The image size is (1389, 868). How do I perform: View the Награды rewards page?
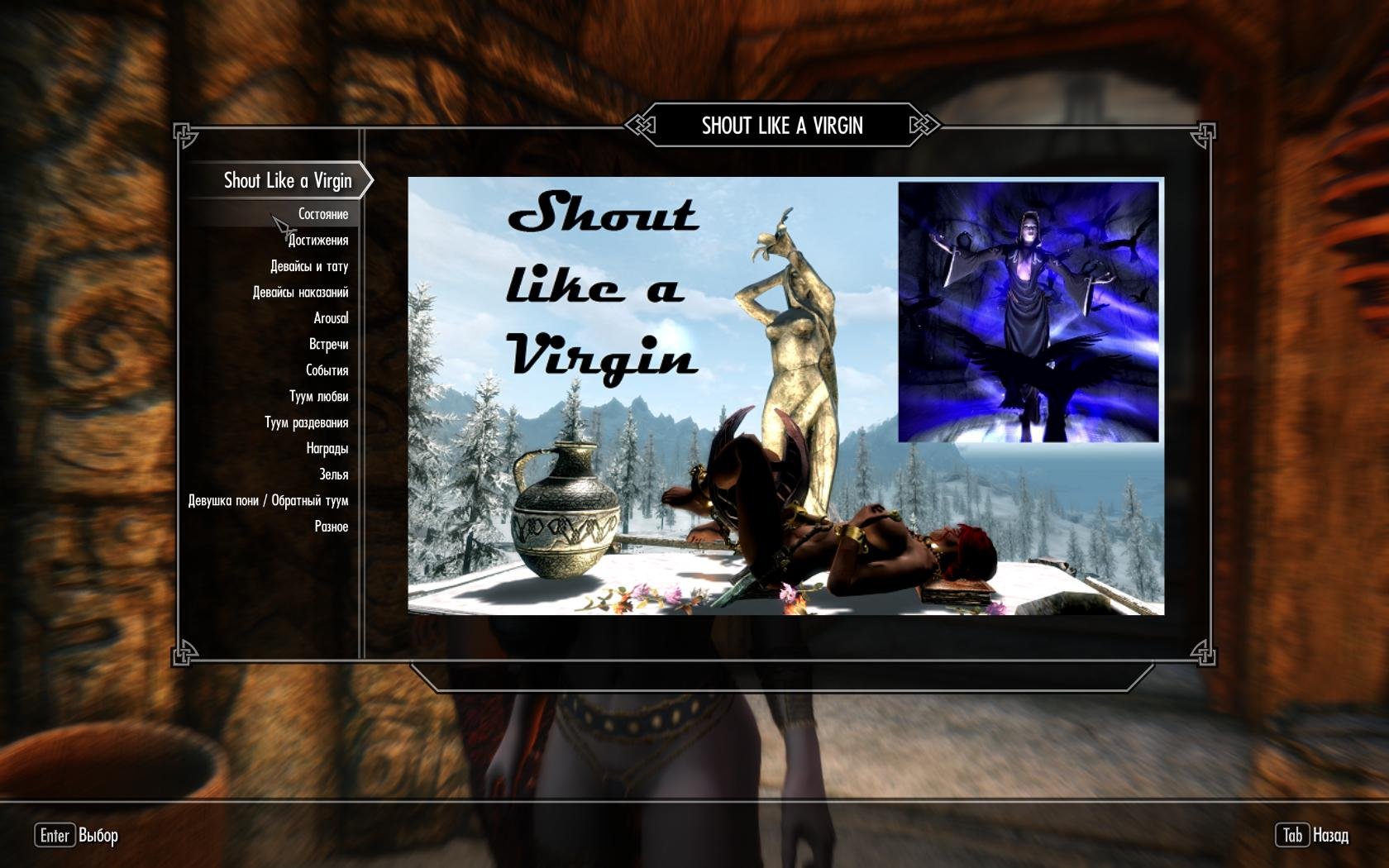coord(327,448)
